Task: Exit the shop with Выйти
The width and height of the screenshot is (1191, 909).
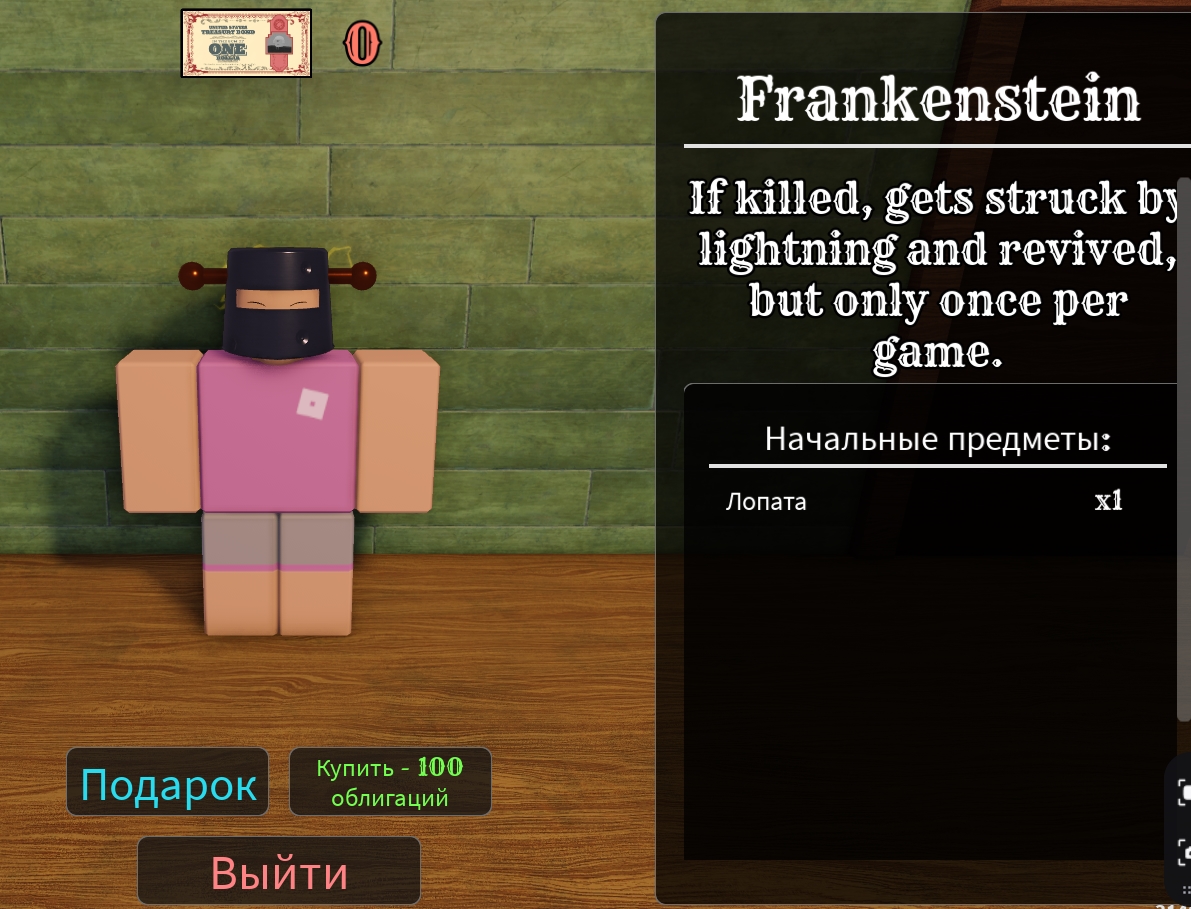Action: tap(279, 872)
